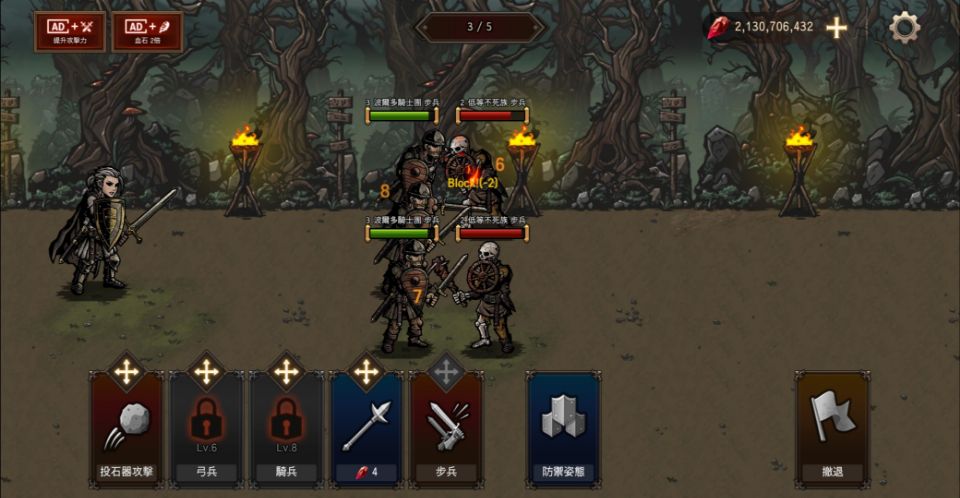
Task: Click the move arrows above the spearman card
Action: pos(366,372)
